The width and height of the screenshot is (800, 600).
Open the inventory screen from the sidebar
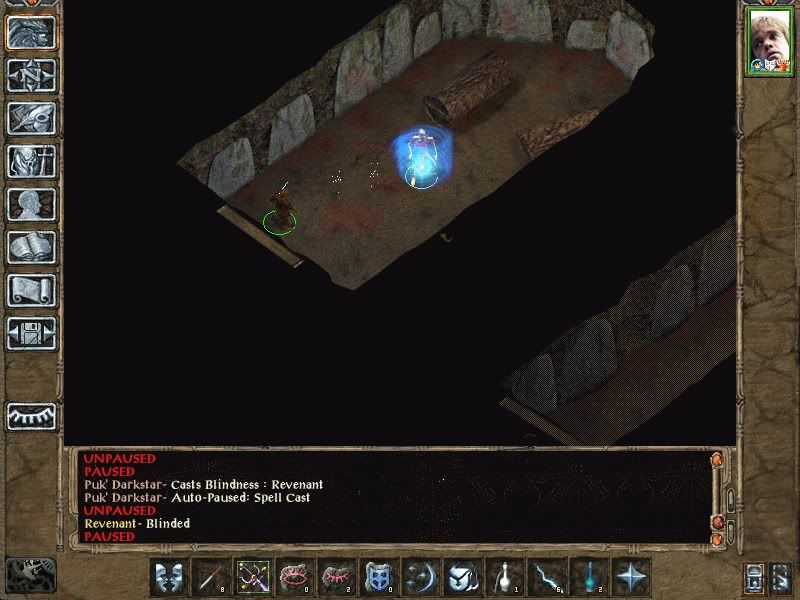point(31,161)
